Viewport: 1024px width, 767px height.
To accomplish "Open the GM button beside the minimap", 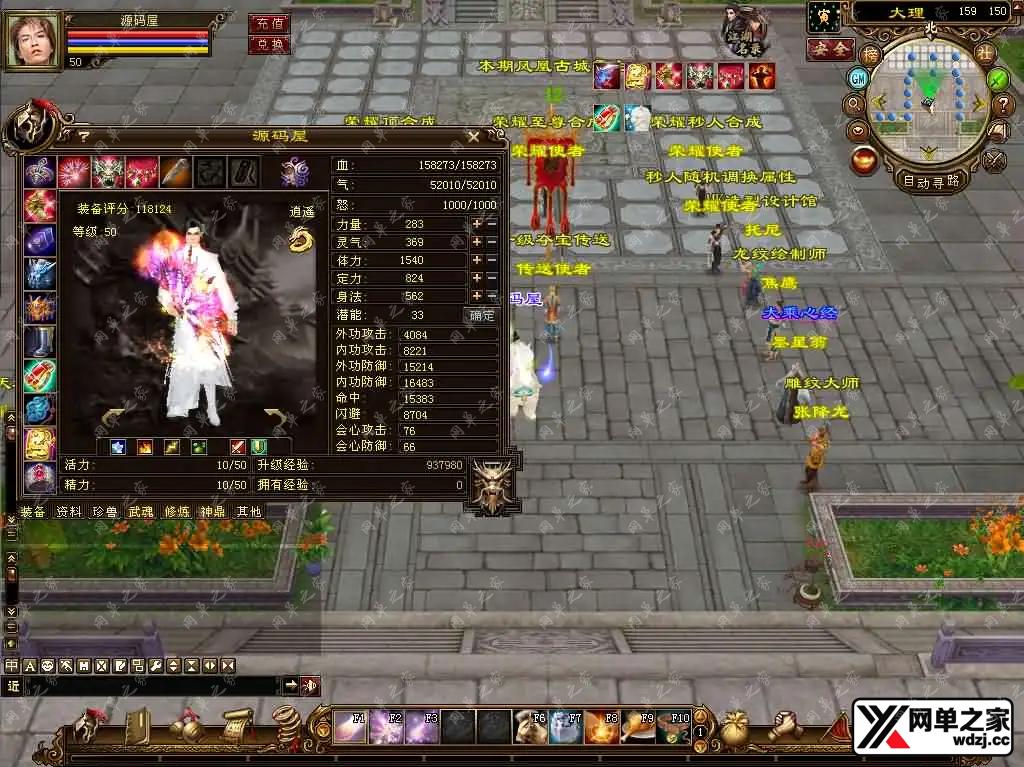I will click(x=858, y=78).
